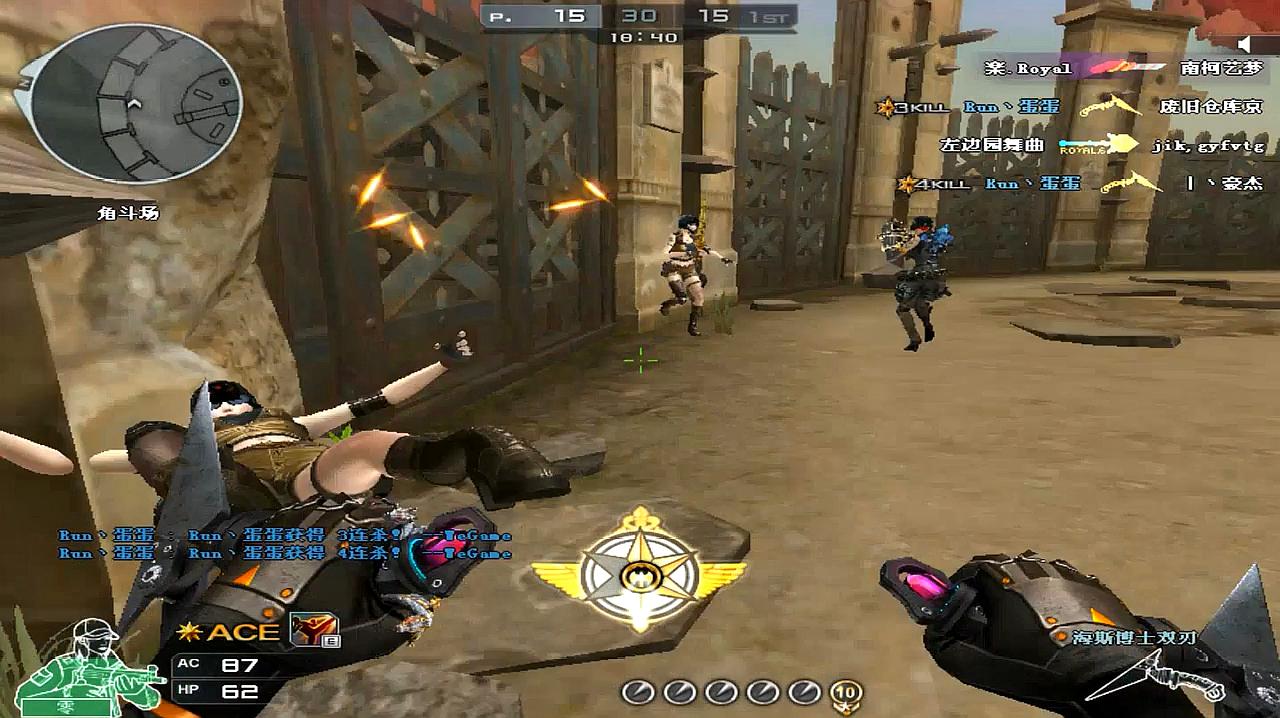The image size is (1280, 718).
Task: Click the gold 10 kill medal
Action: [846, 691]
